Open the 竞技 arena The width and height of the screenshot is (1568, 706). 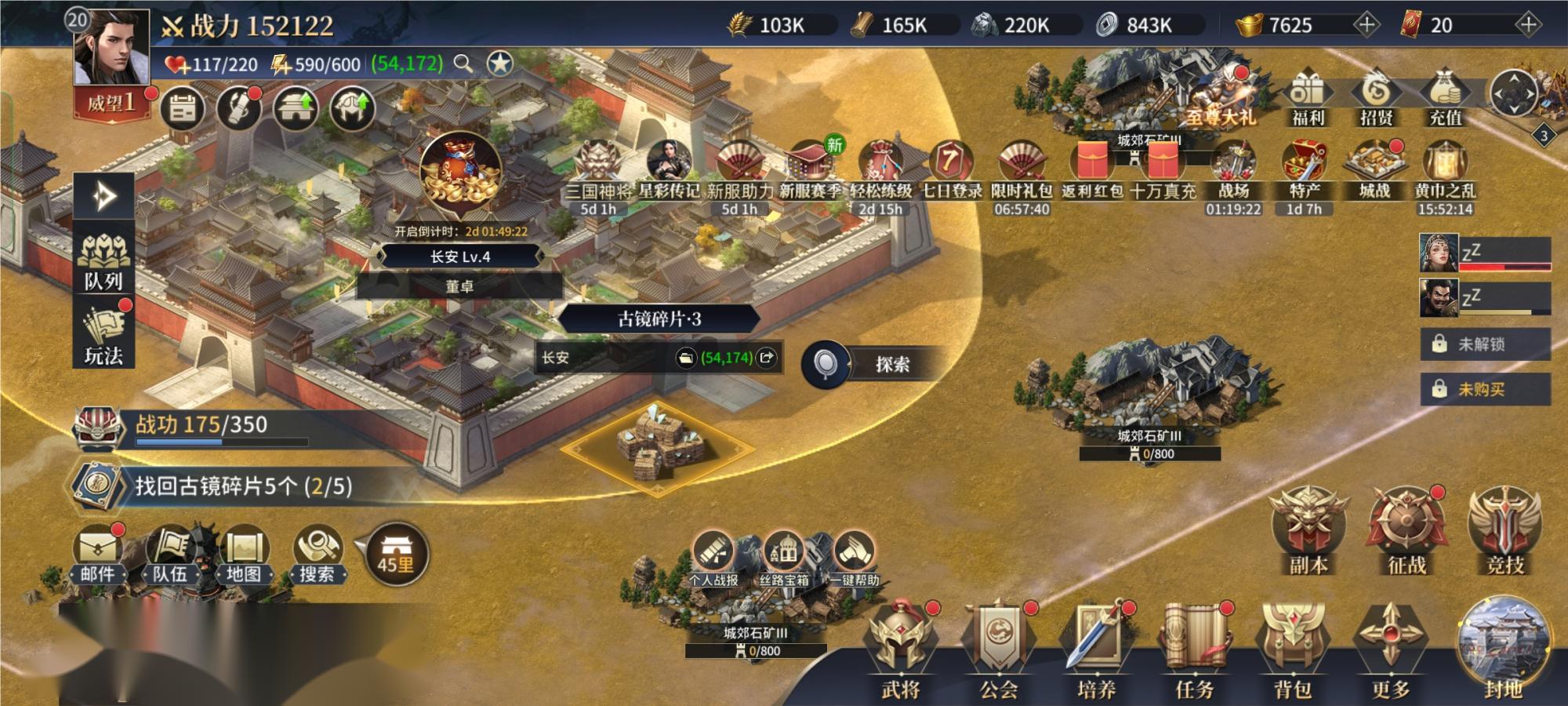[x=1504, y=529]
